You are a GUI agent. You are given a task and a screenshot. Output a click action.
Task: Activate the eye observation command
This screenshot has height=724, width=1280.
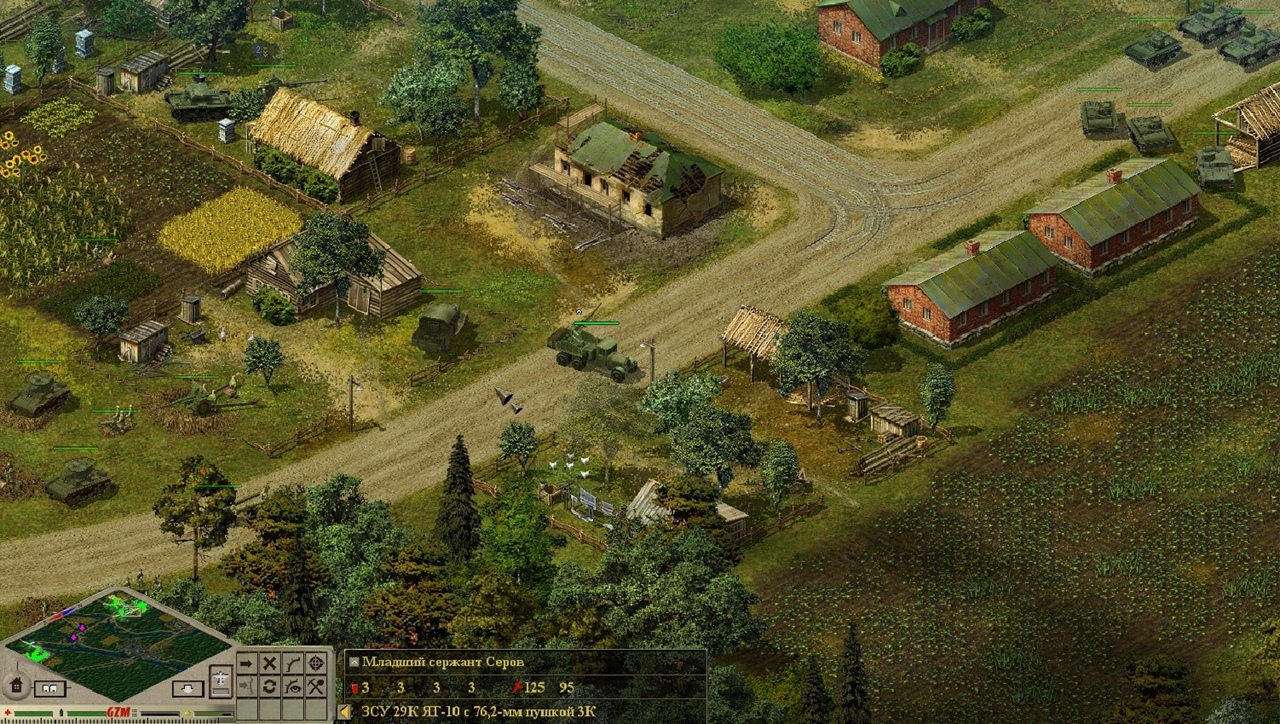point(293,686)
